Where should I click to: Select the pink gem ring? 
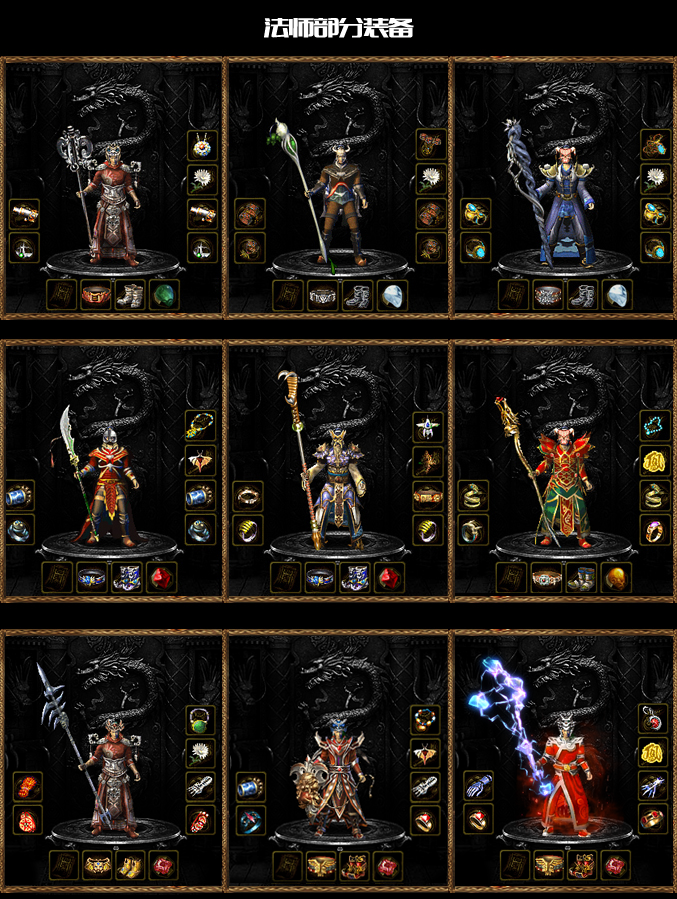[654, 529]
